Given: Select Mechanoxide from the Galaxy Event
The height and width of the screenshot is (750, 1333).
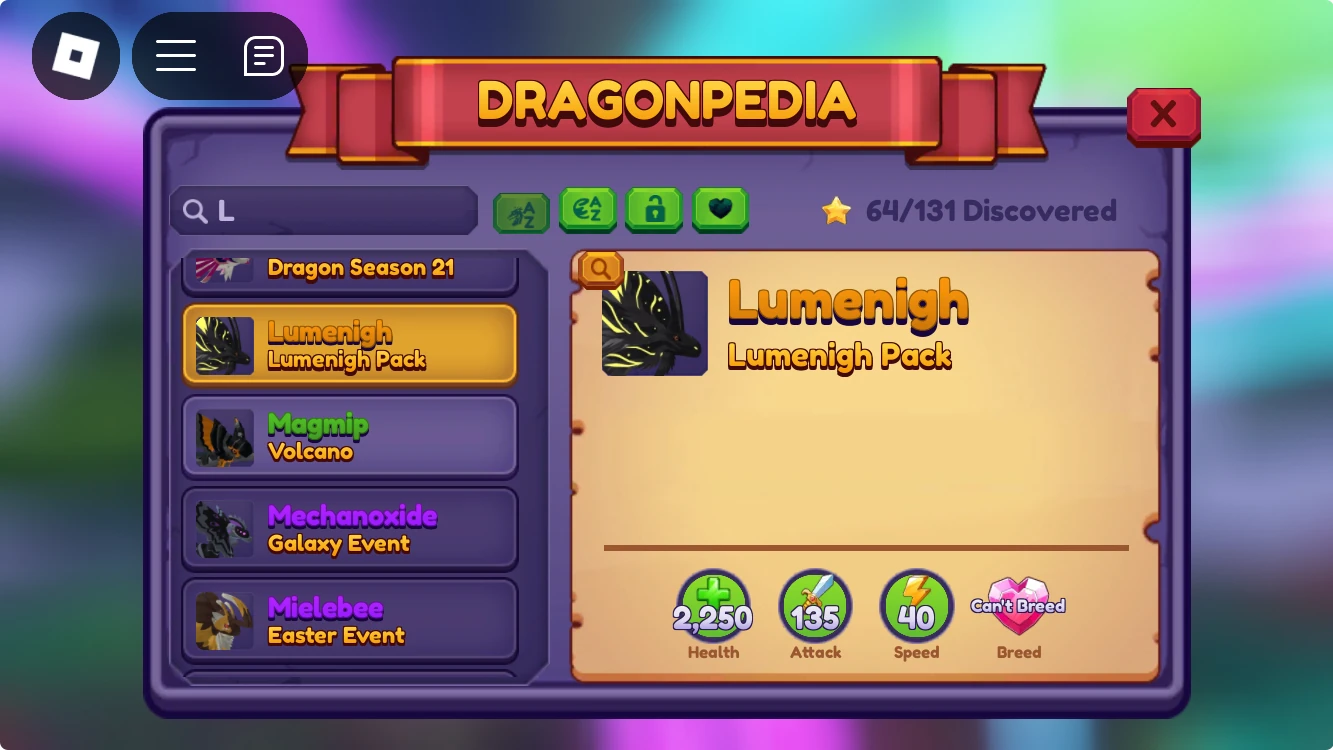Looking at the screenshot, I should (349, 528).
